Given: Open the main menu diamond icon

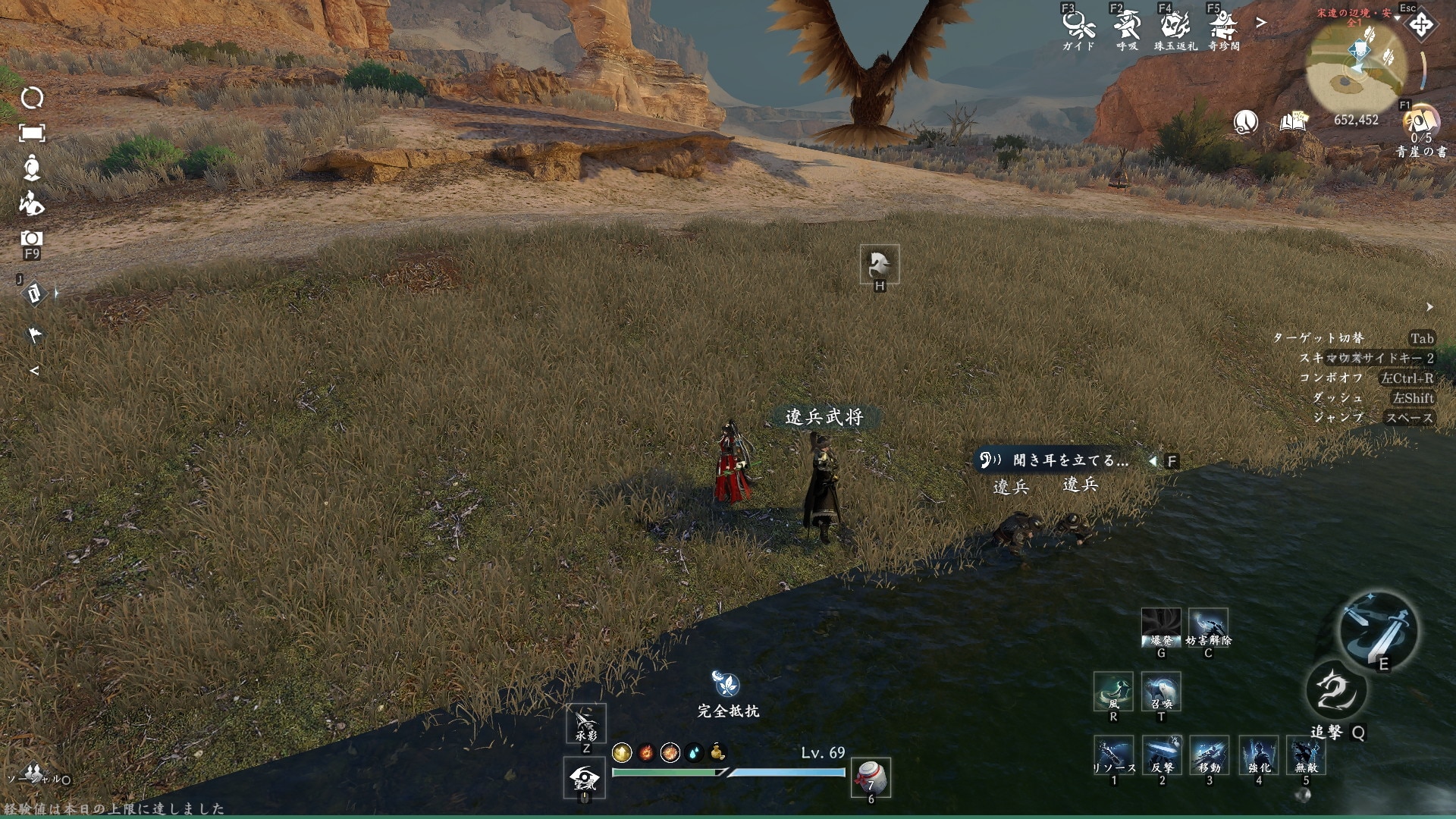Looking at the screenshot, I should click(1420, 25).
